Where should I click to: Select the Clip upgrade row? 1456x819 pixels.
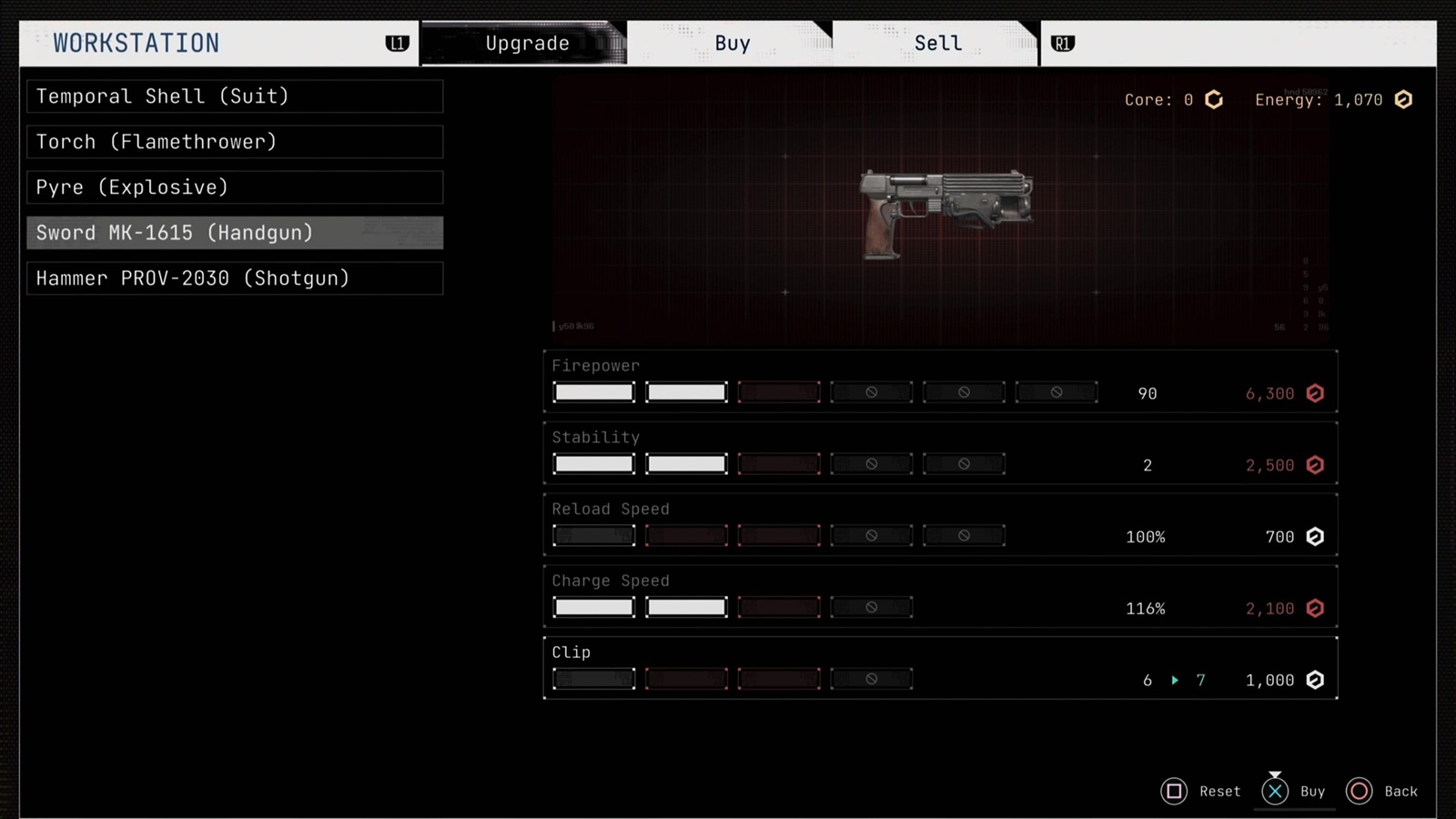point(940,669)
